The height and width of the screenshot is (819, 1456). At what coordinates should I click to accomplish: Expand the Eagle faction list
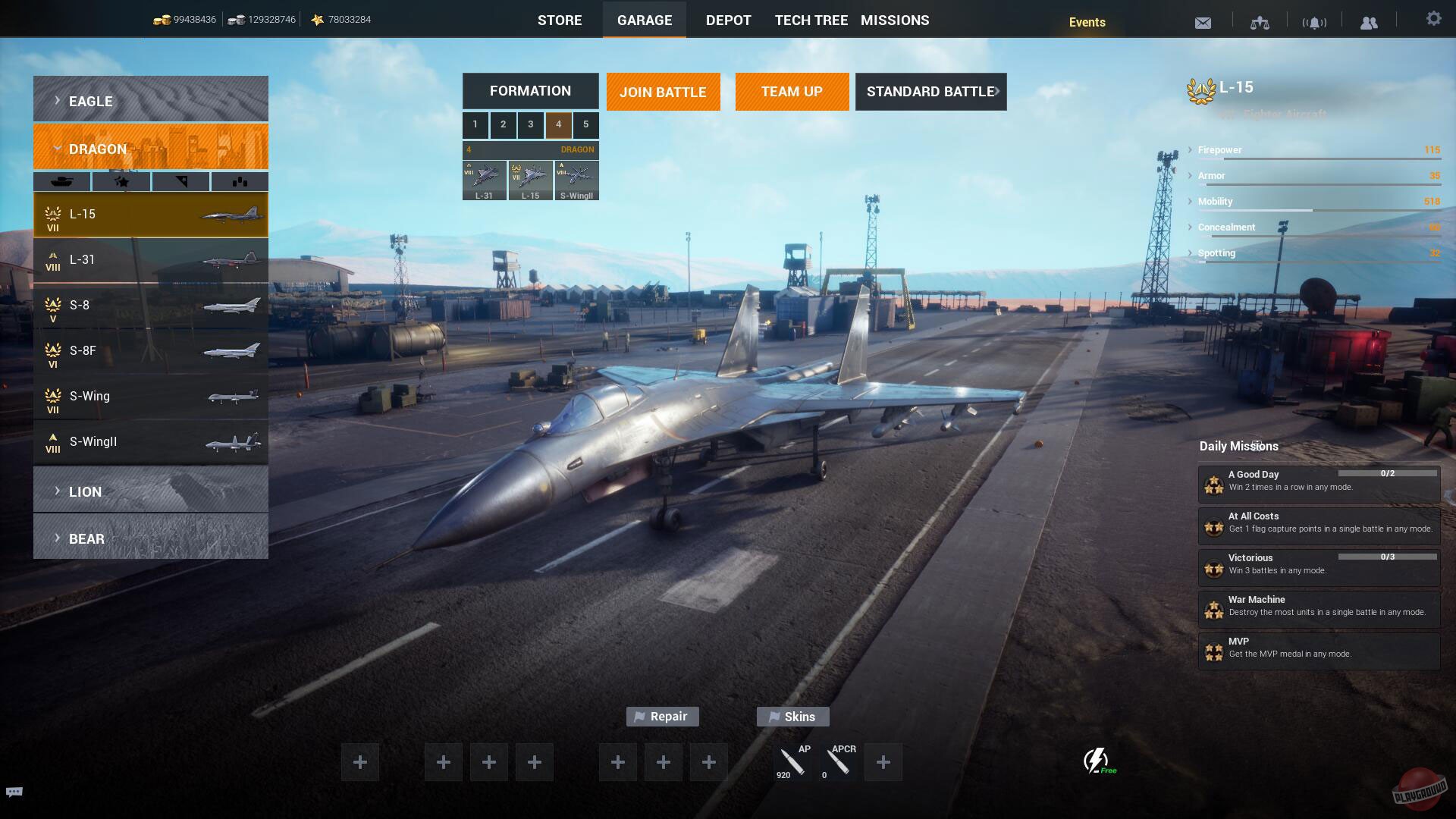click(x=150, y=99)
